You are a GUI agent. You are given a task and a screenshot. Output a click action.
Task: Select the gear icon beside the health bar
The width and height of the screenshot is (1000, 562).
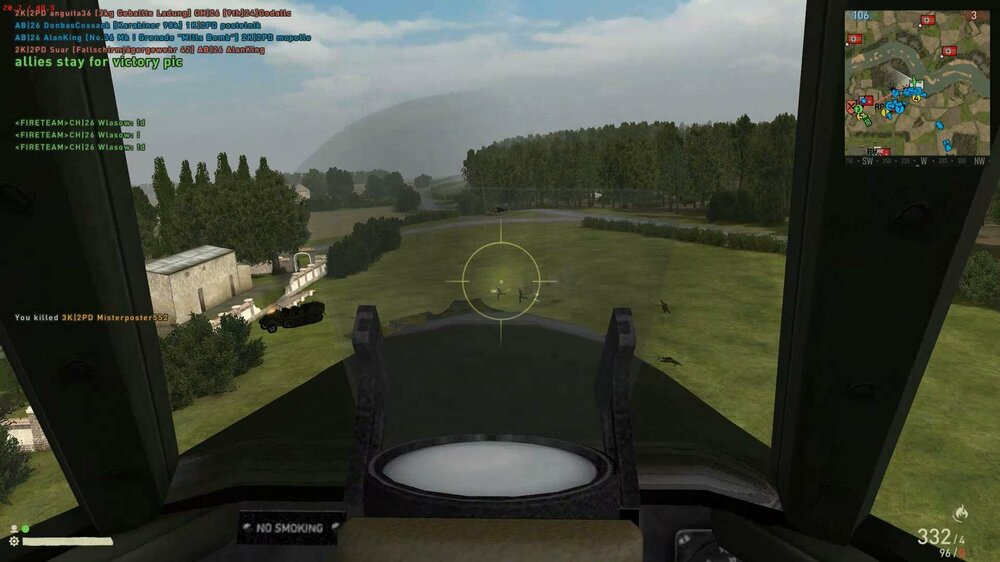click(x=14, y=541)
